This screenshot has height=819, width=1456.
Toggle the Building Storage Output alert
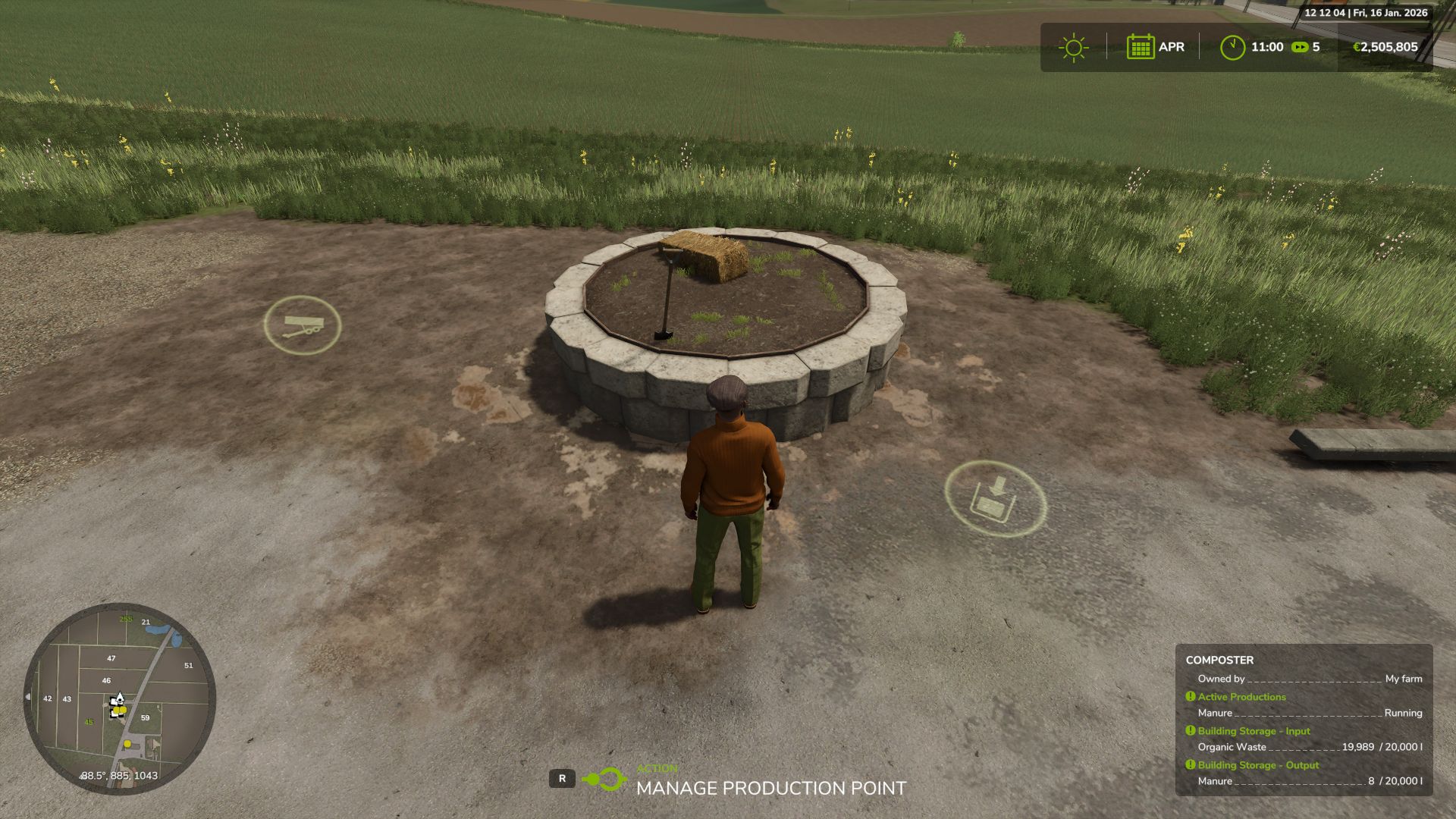[x=1189, y=765]
